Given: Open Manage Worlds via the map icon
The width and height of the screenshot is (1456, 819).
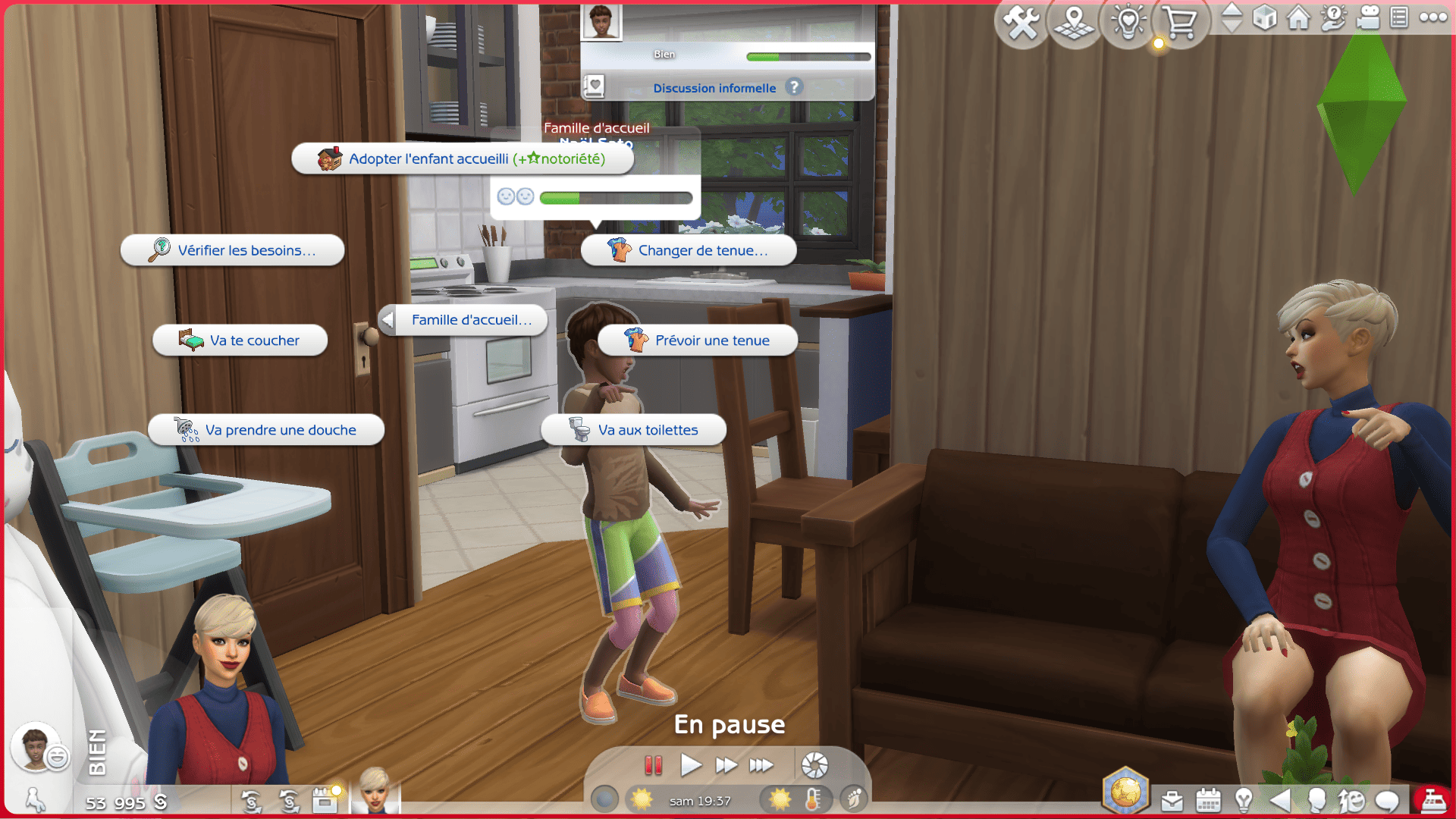Looking at the screenshot, I should click(1074, 23).
